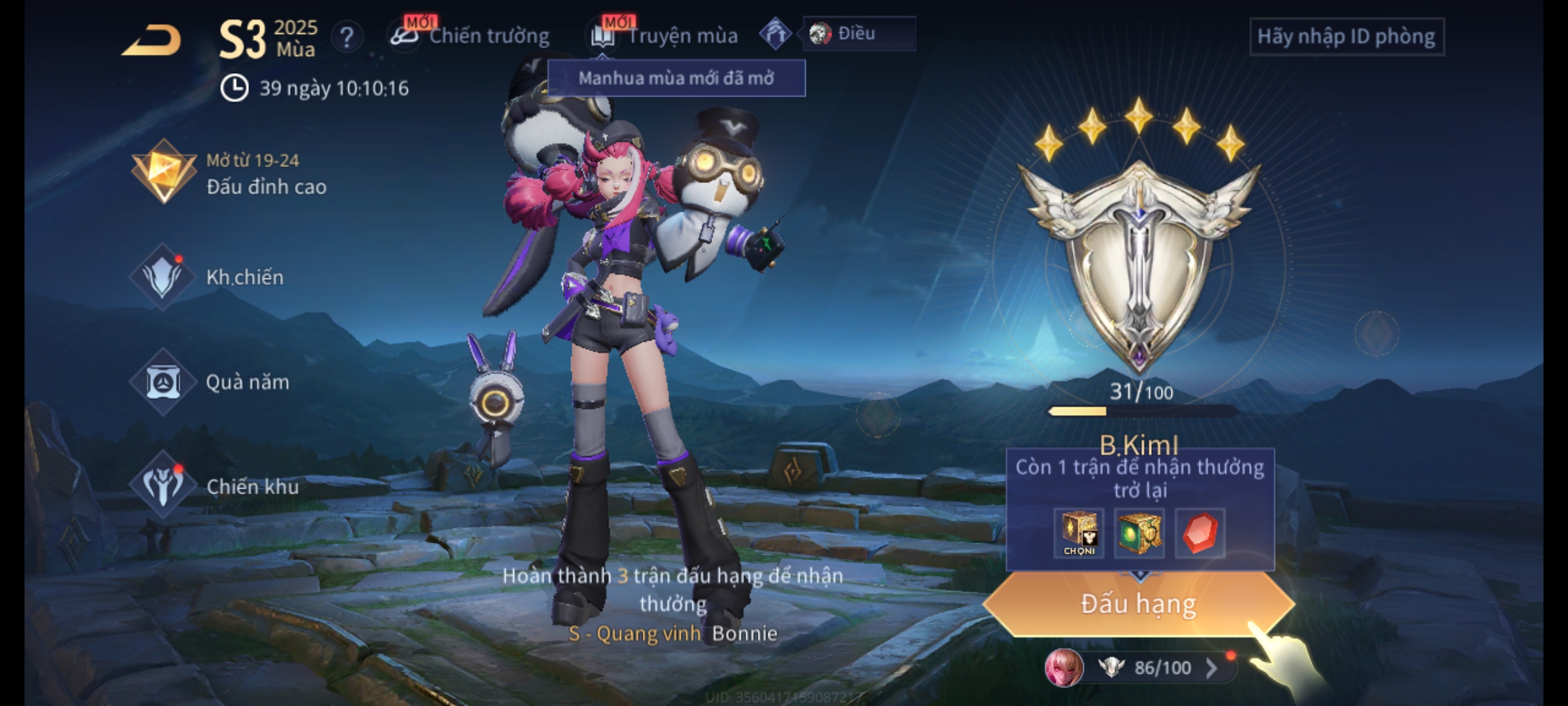Go back with the return arrow
This screenshot has width=1568, height=706.
point(152,41)
